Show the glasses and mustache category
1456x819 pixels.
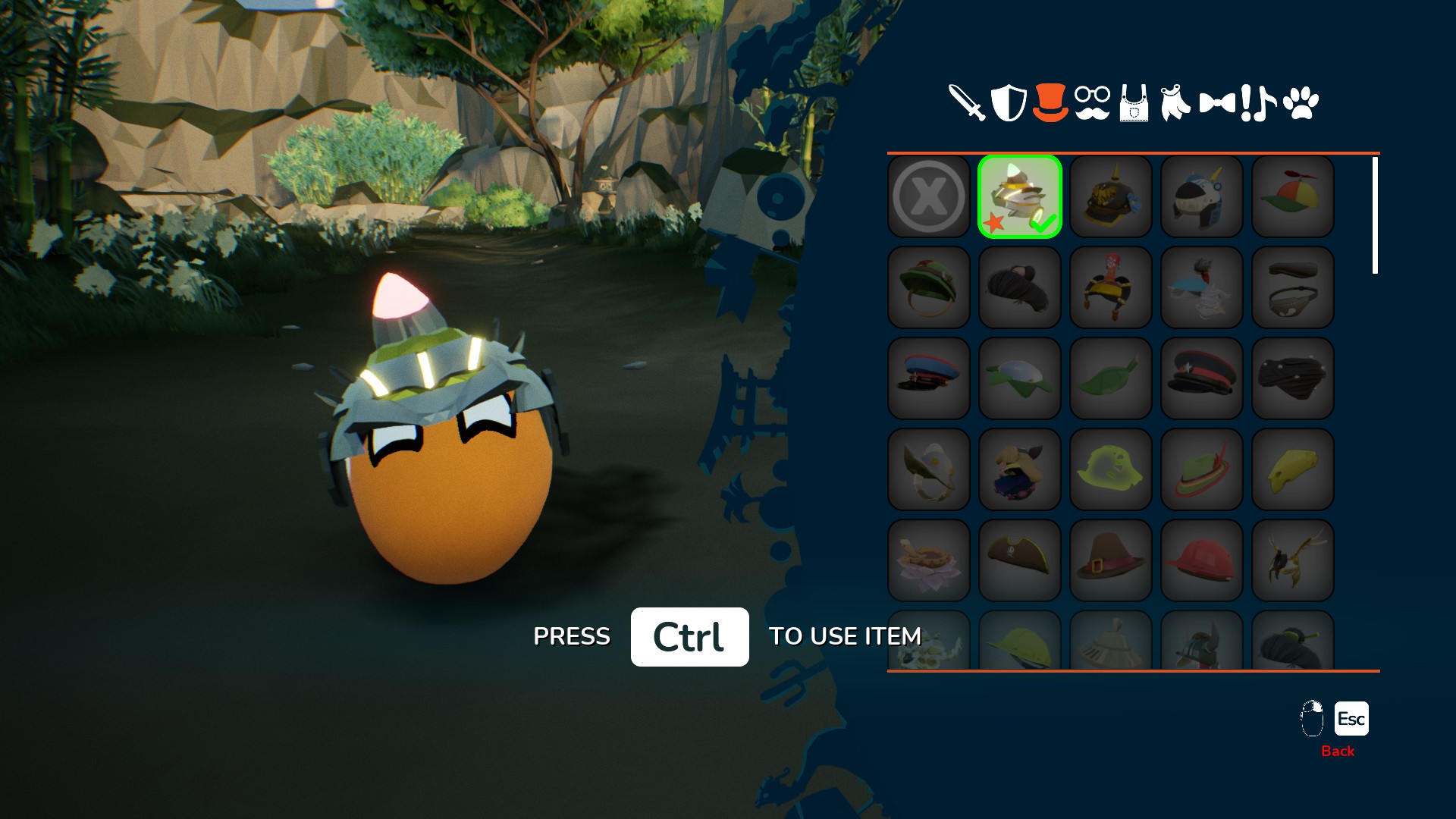pyautogui.click(x=1092, y=103)
